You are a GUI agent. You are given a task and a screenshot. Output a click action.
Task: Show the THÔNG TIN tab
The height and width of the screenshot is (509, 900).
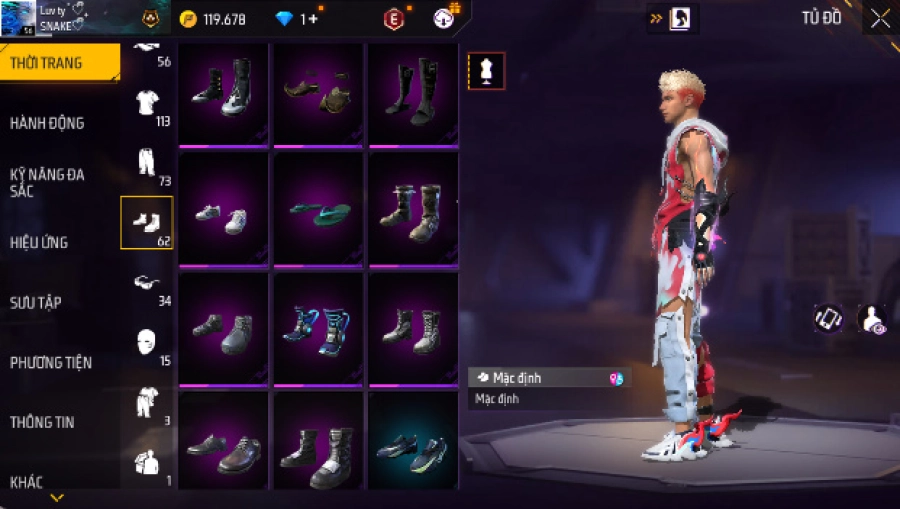point(41,422)
